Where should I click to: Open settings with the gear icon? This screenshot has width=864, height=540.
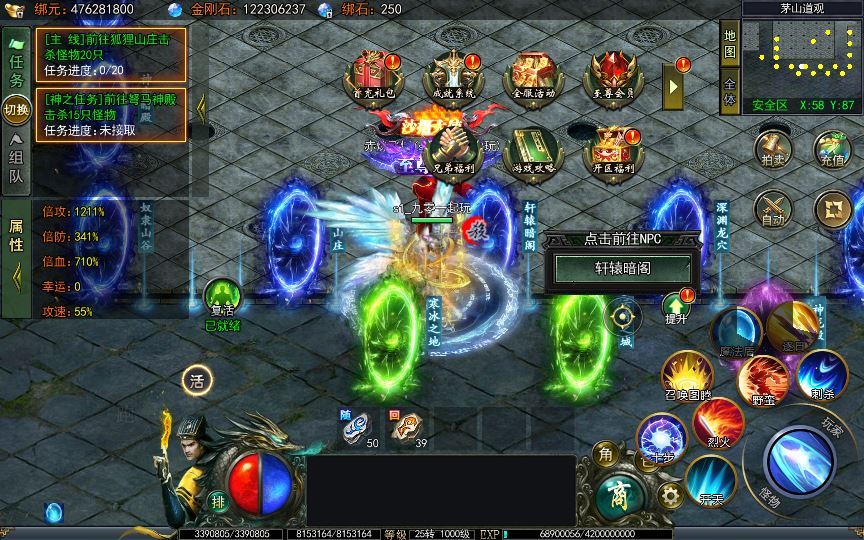[671, 494]
